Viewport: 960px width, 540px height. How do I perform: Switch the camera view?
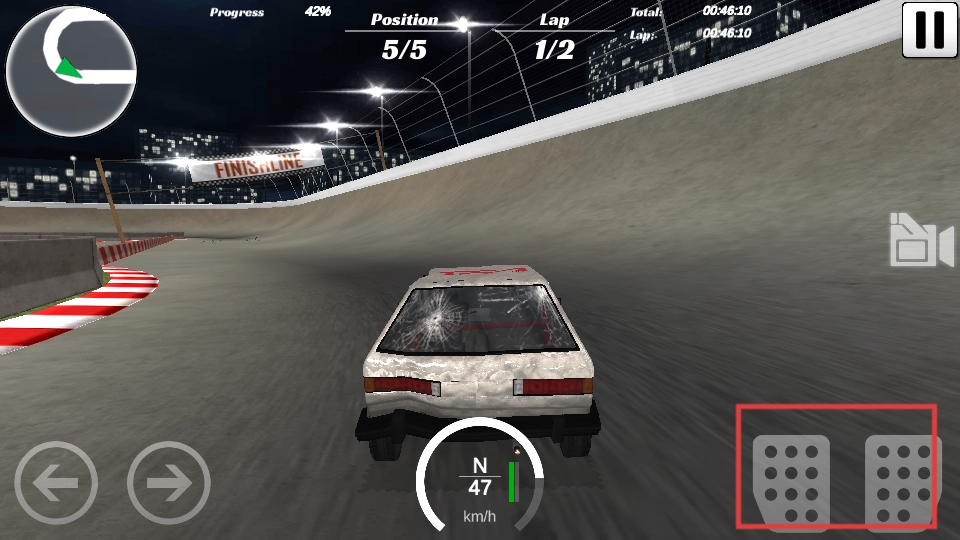click(x=921, y=241)
